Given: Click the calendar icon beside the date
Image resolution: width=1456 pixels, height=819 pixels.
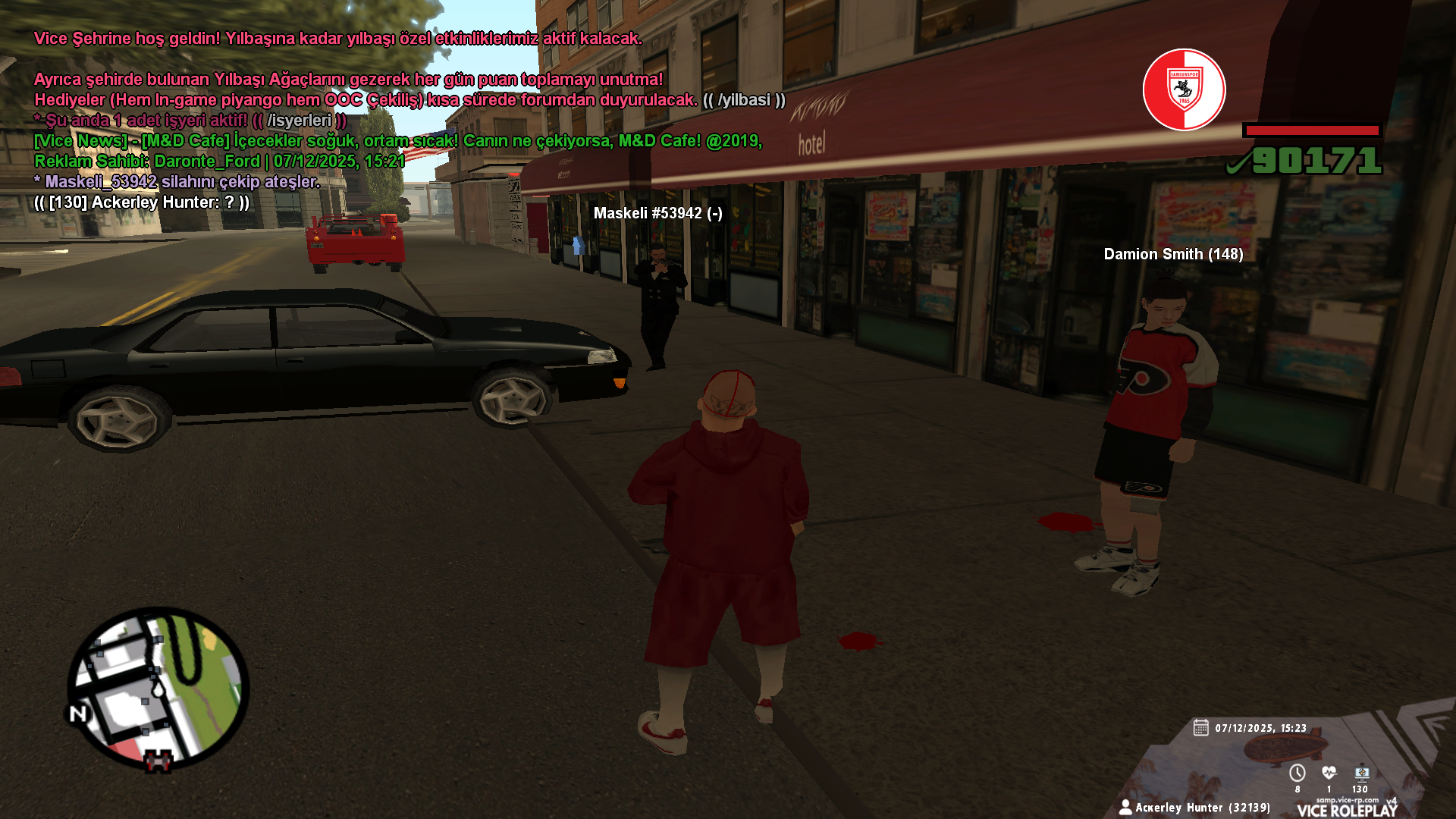Looking at the screenshot, I should 1200,728.
